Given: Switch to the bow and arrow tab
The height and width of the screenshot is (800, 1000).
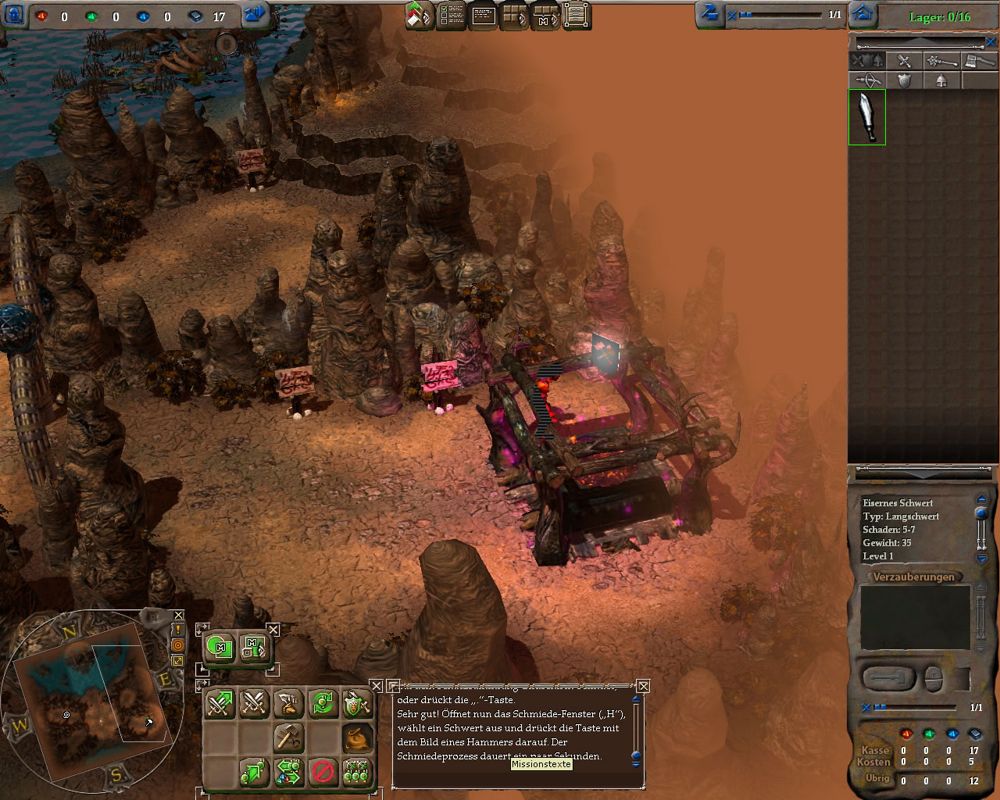Looking at the screenshot, I should [x=867, y=81].
